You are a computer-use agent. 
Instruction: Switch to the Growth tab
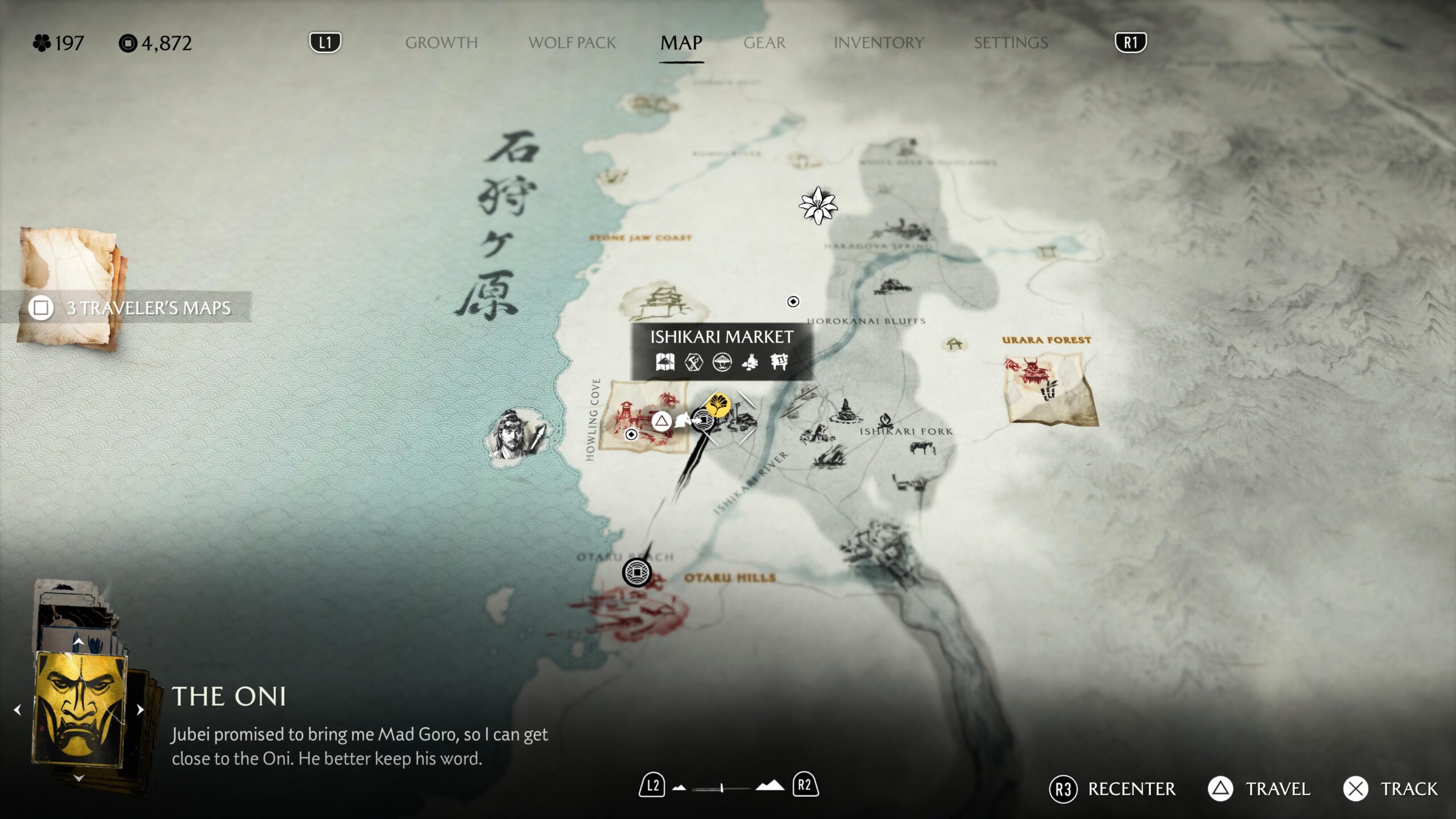(441, 43)
